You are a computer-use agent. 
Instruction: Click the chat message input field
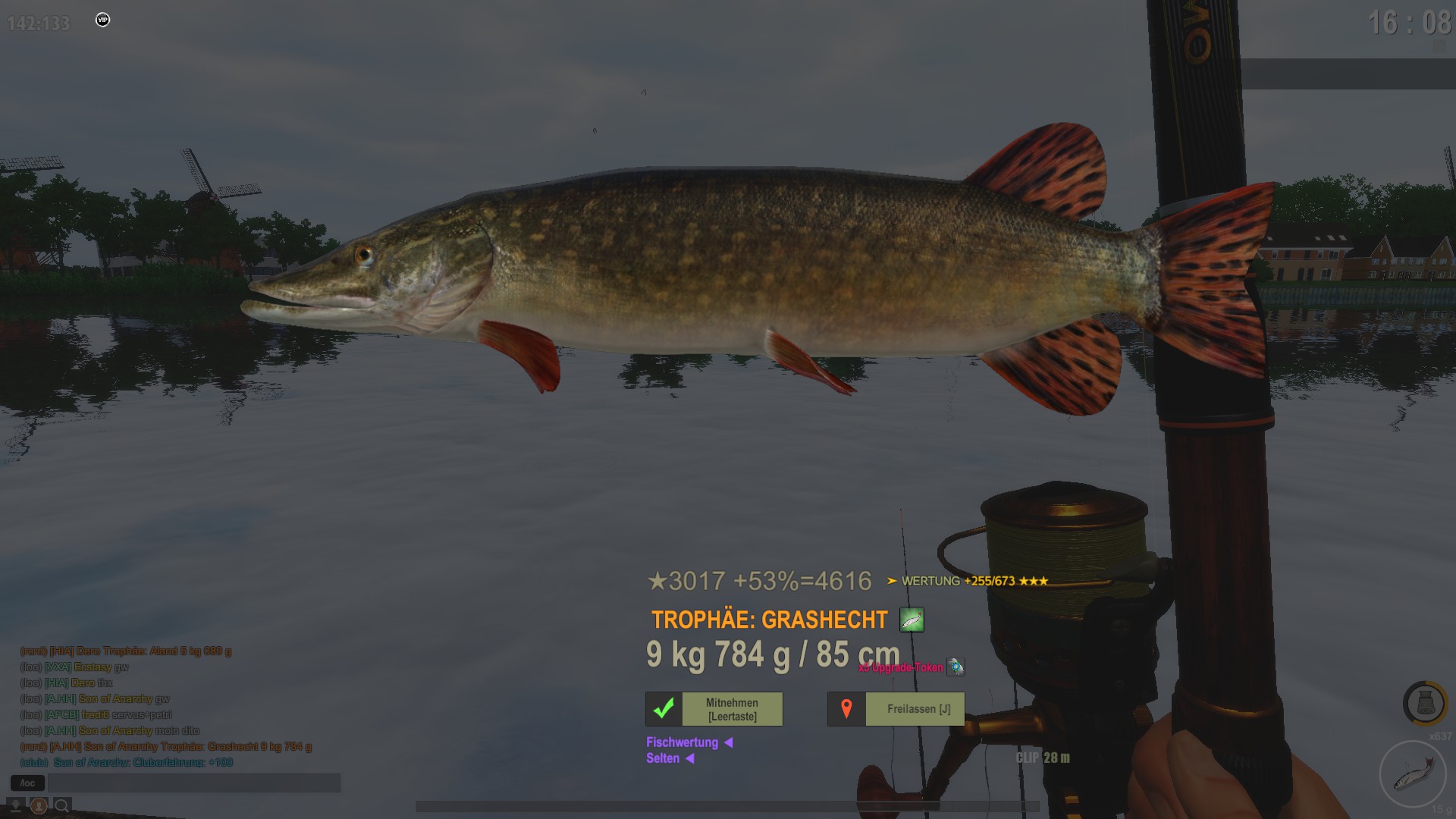point(194,783)
